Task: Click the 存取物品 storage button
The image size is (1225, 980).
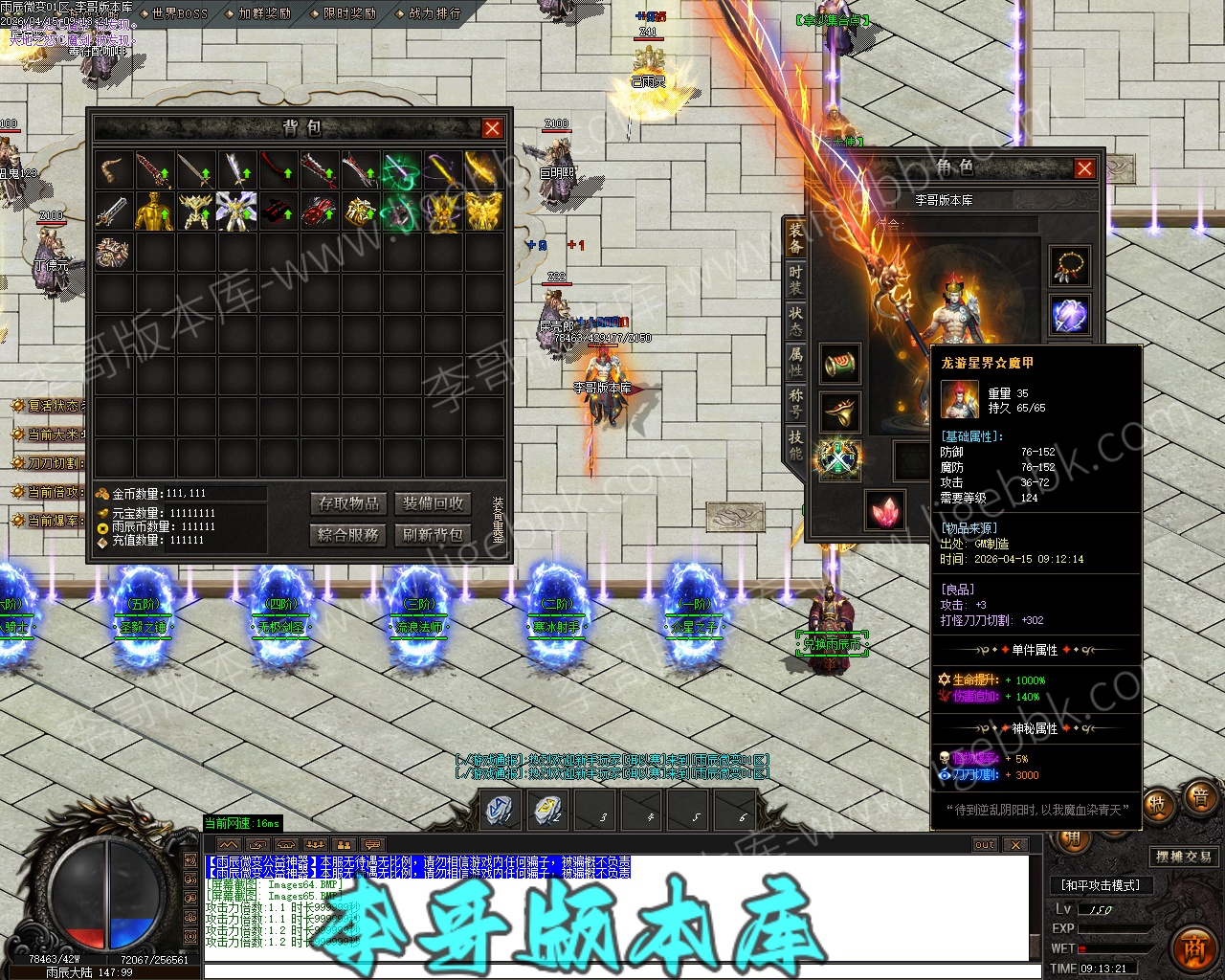Action: 349,503
